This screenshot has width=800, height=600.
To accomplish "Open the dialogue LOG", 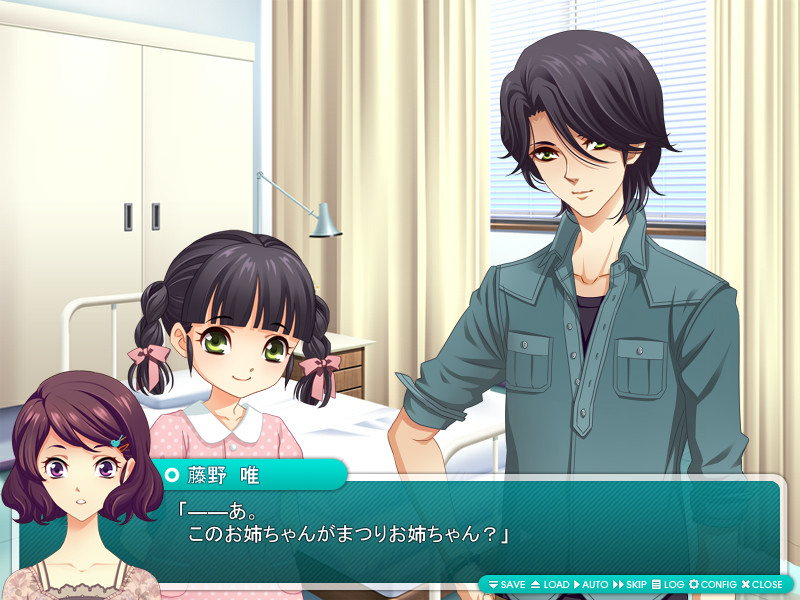I will click(x=668, y=584).
